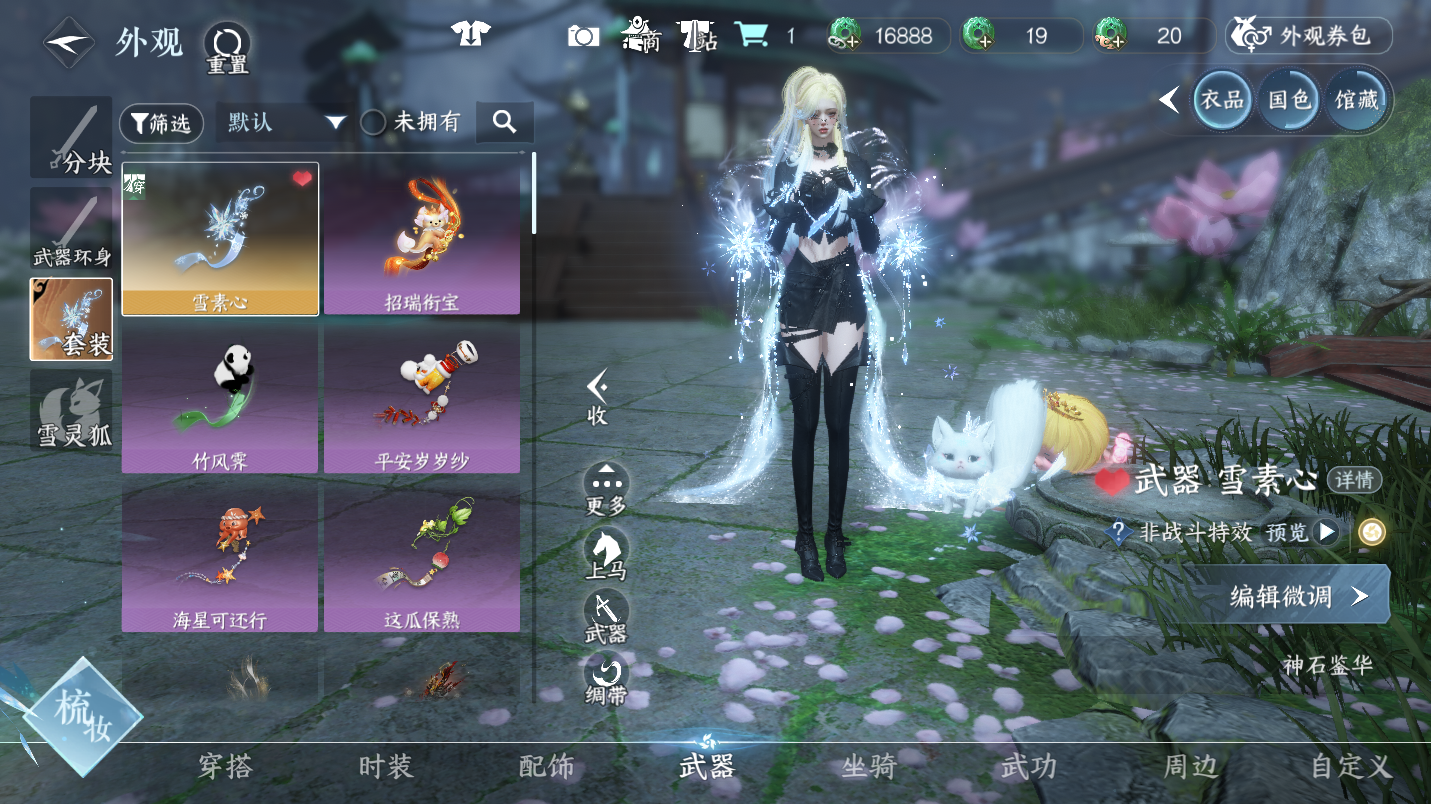Viewport: 1431px width, 804px height.
Task: Select the 这瓜保熟 weapon skin
Action: pyautogui.click(x=421, y=557)
